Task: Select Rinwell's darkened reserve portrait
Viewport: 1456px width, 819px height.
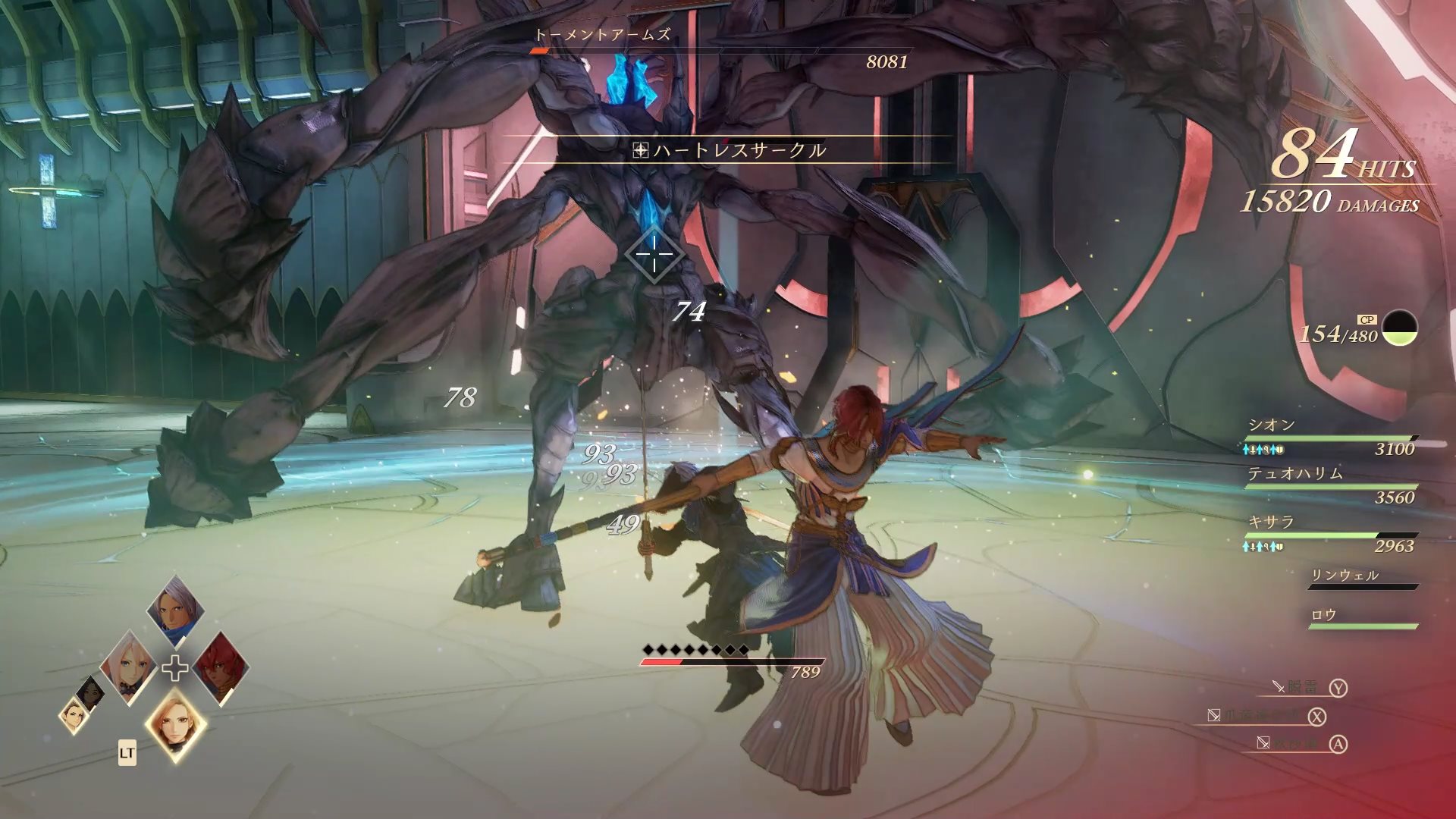Action: point(92,691)
